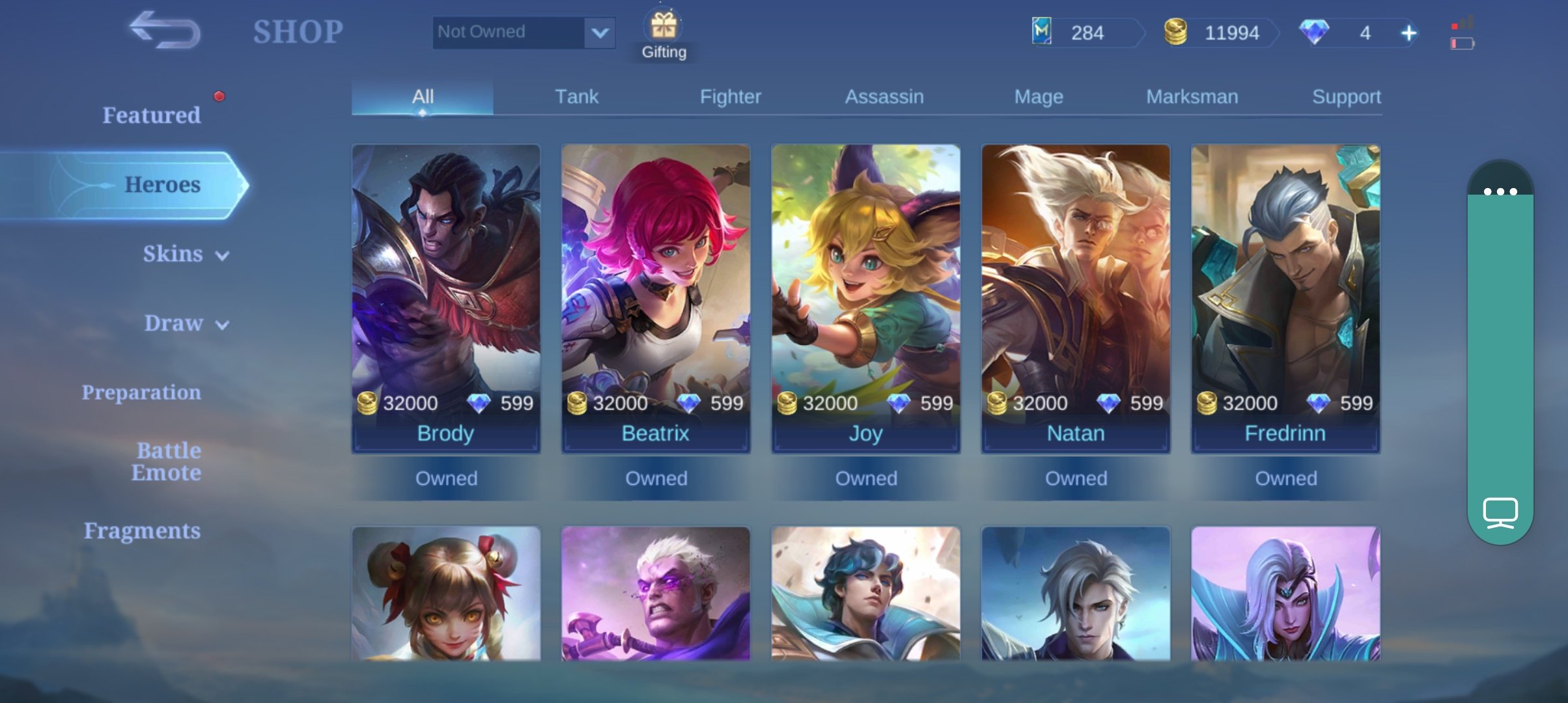Switch to the Tank hero tab
This screenshot has height=703, width=1568.
(576, 97)
